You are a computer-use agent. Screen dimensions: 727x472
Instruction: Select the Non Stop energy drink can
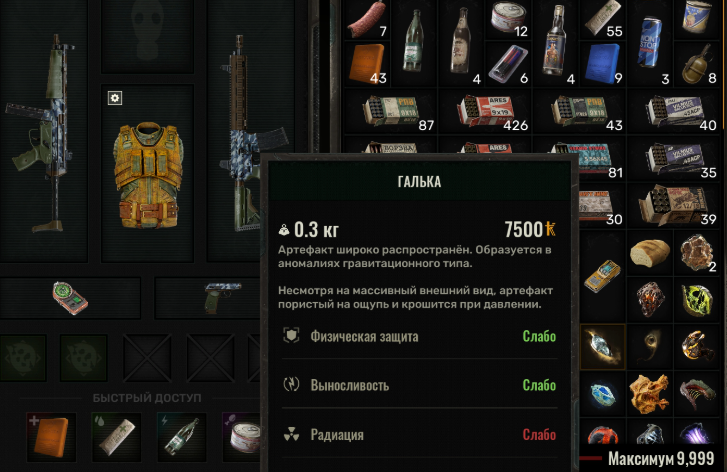tap(651, 42)
